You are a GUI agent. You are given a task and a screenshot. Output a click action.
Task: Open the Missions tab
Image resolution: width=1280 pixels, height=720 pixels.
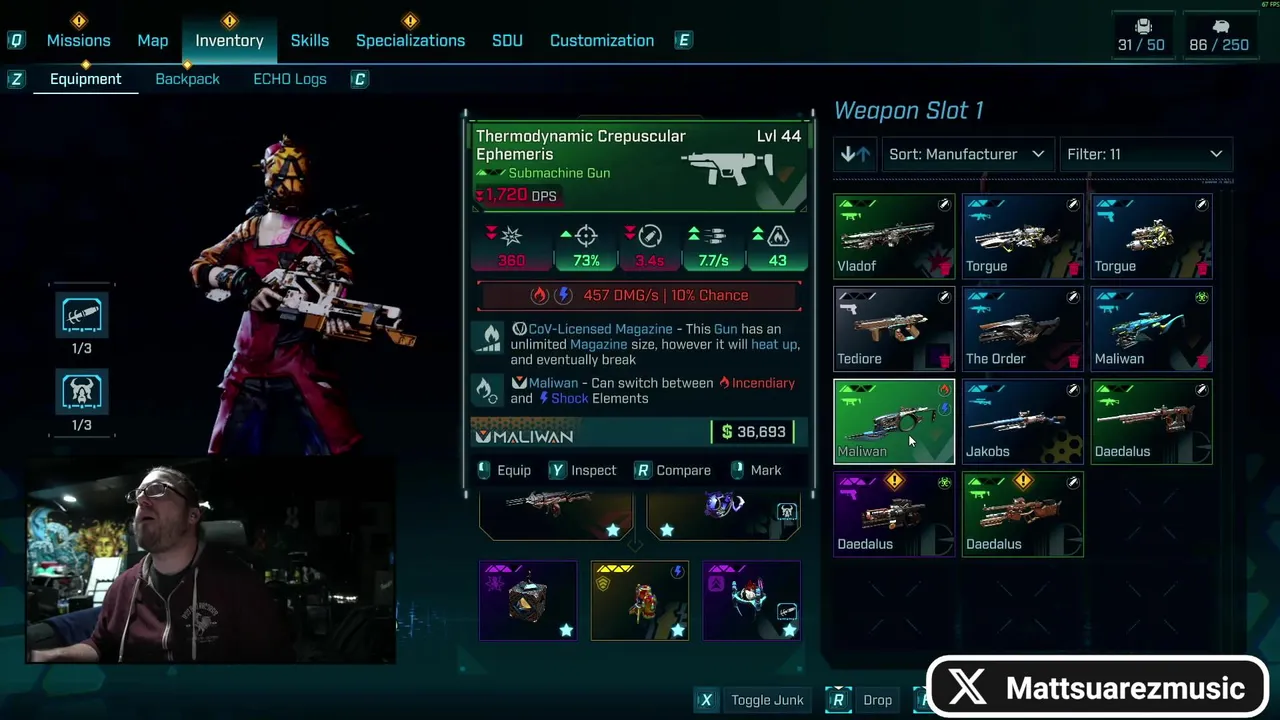pyautogui.click(x=78, y=40)
